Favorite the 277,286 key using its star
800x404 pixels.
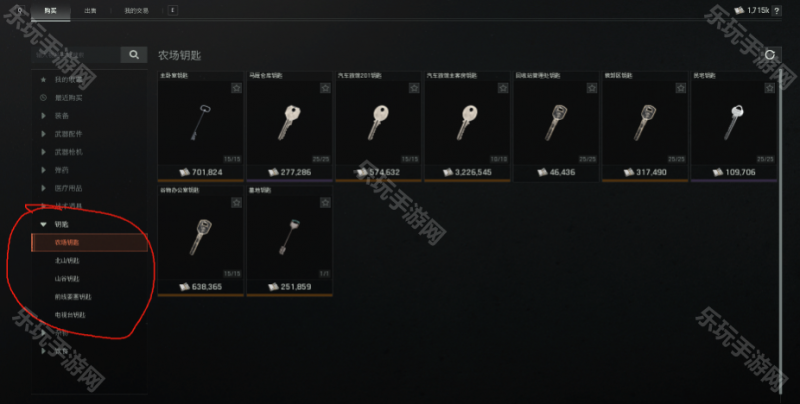tap(325, 89)
